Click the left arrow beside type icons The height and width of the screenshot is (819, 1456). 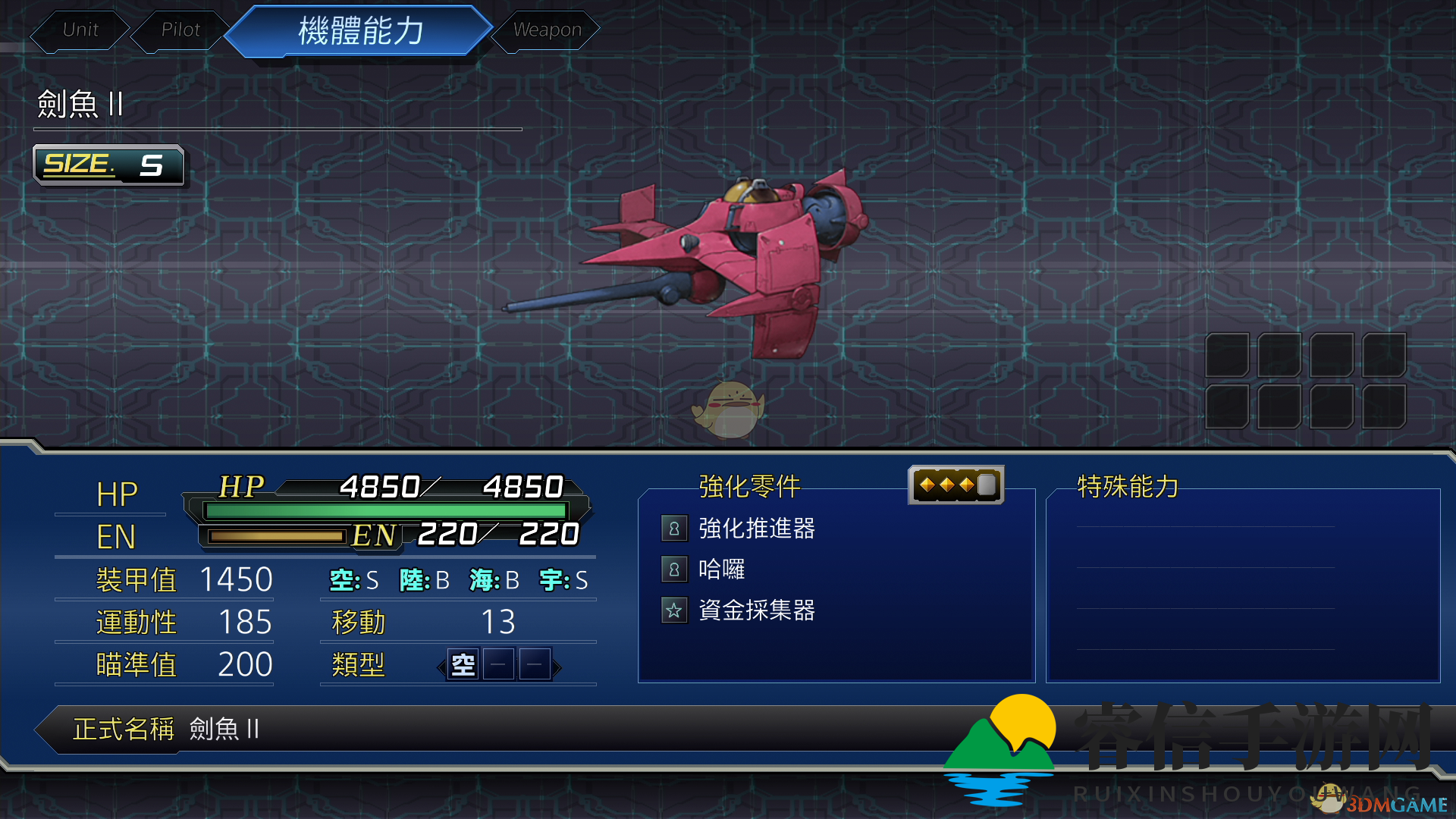(x=441, y=667)
